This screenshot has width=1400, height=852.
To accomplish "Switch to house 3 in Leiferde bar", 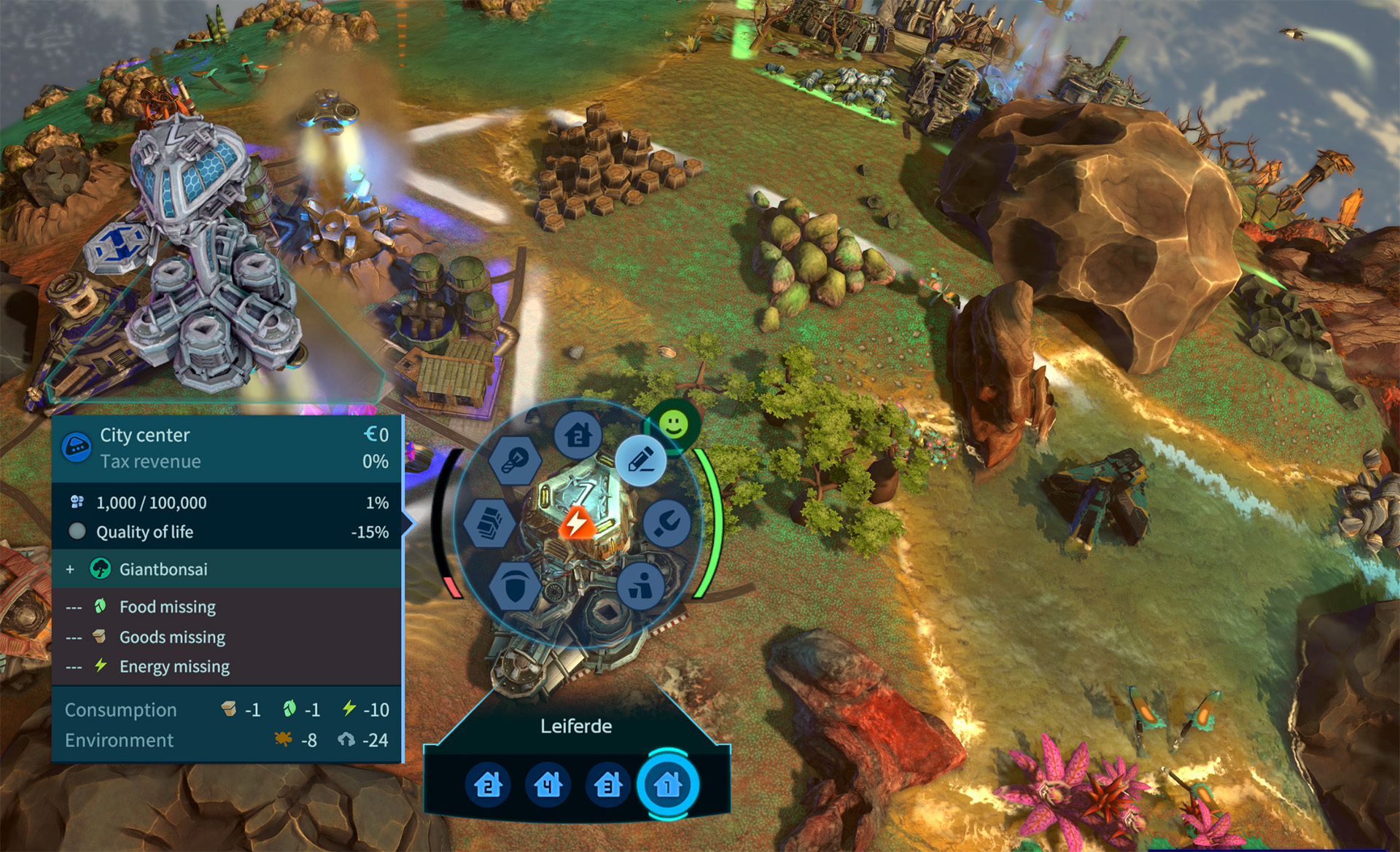I will coord(607,785).
